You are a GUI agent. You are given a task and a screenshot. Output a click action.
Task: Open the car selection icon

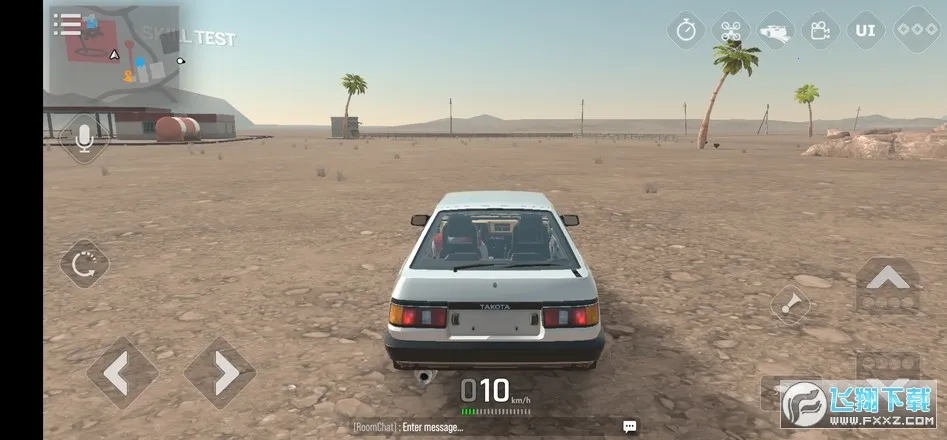coord(775,30)
